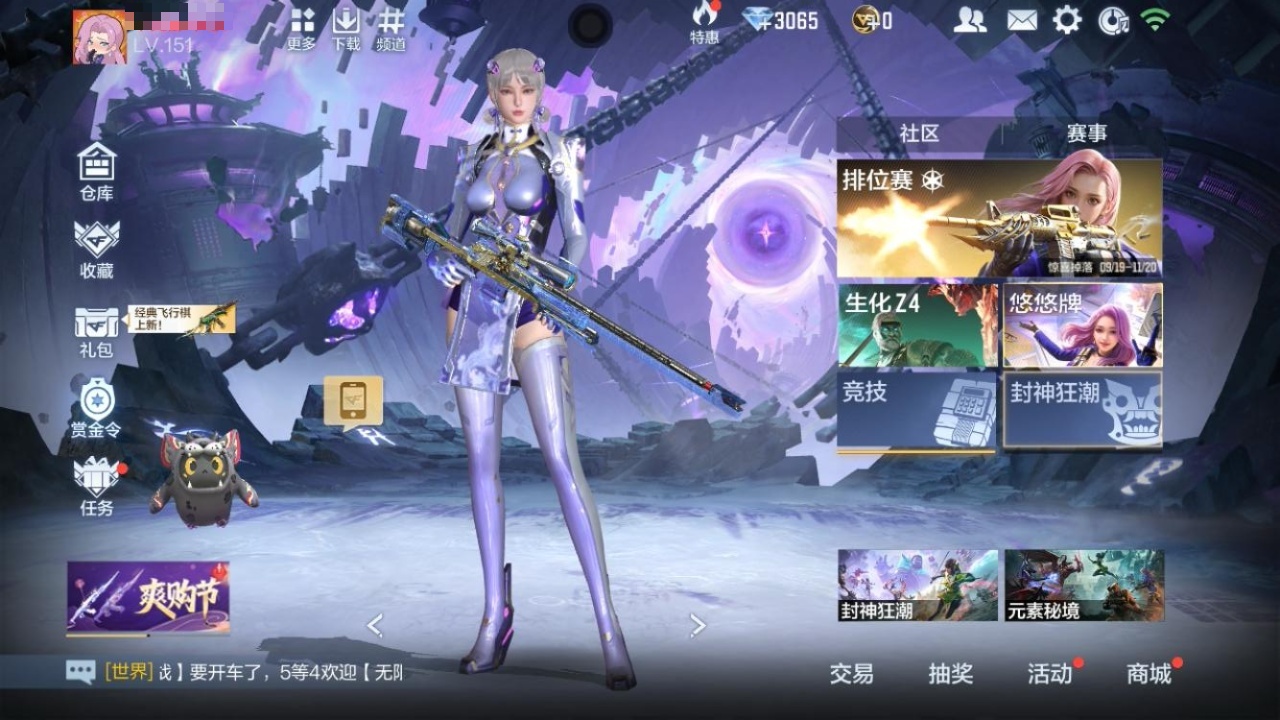Select the 排位赛 ranked match banner

click(999, 219)
